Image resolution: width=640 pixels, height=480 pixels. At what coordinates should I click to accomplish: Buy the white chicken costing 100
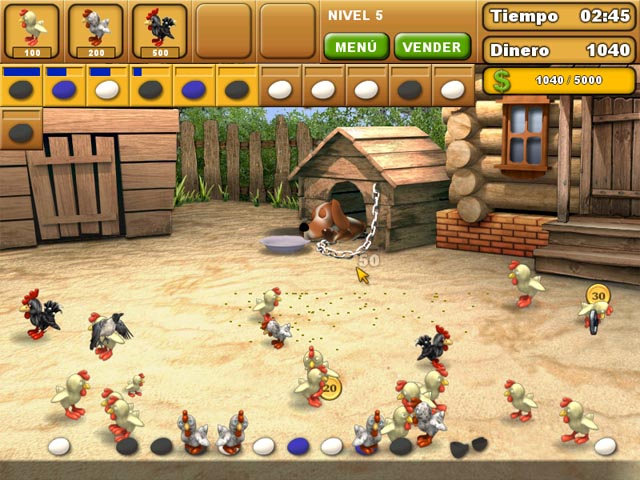32,30
